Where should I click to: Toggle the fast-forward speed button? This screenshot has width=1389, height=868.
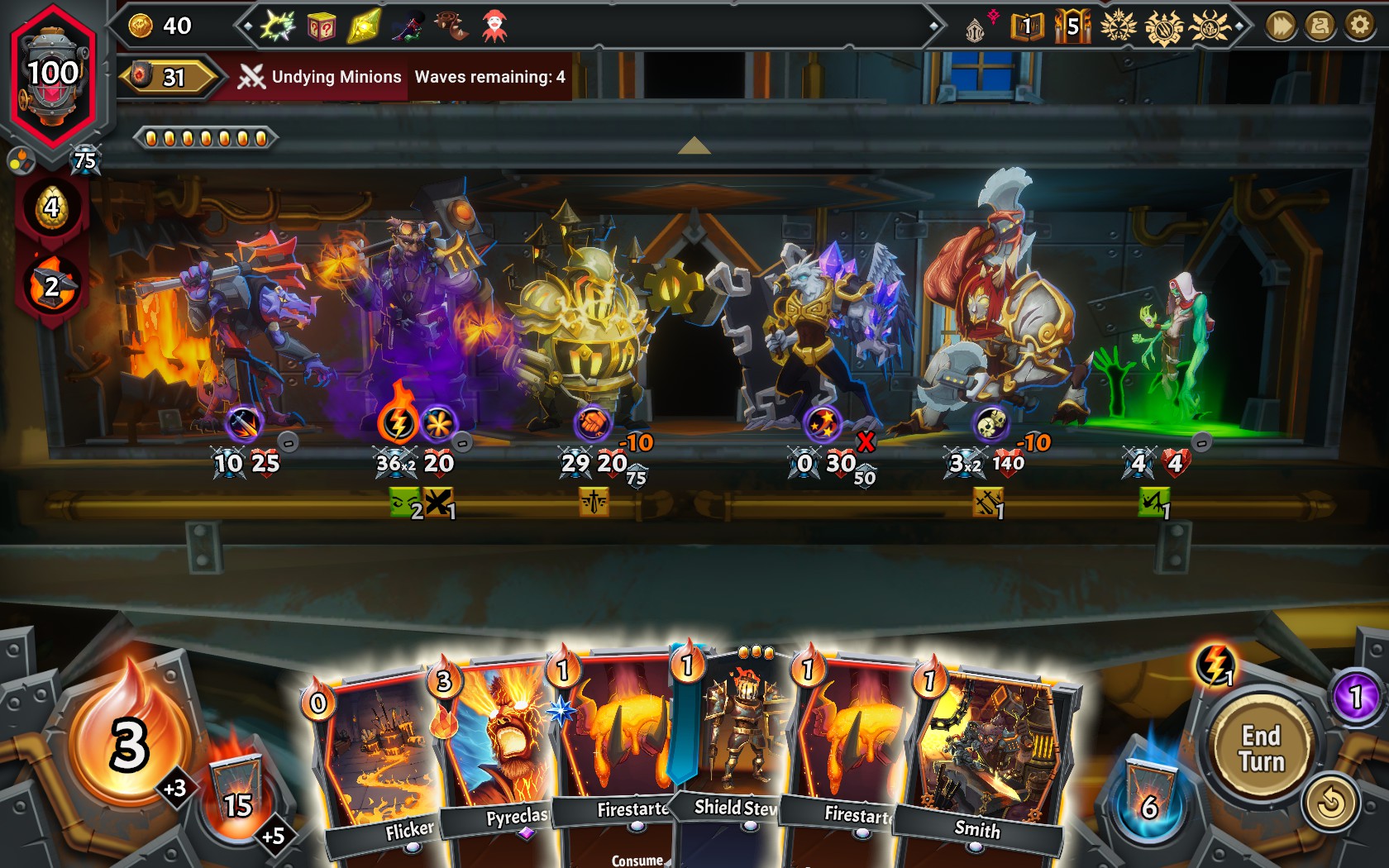point(1280,26)
